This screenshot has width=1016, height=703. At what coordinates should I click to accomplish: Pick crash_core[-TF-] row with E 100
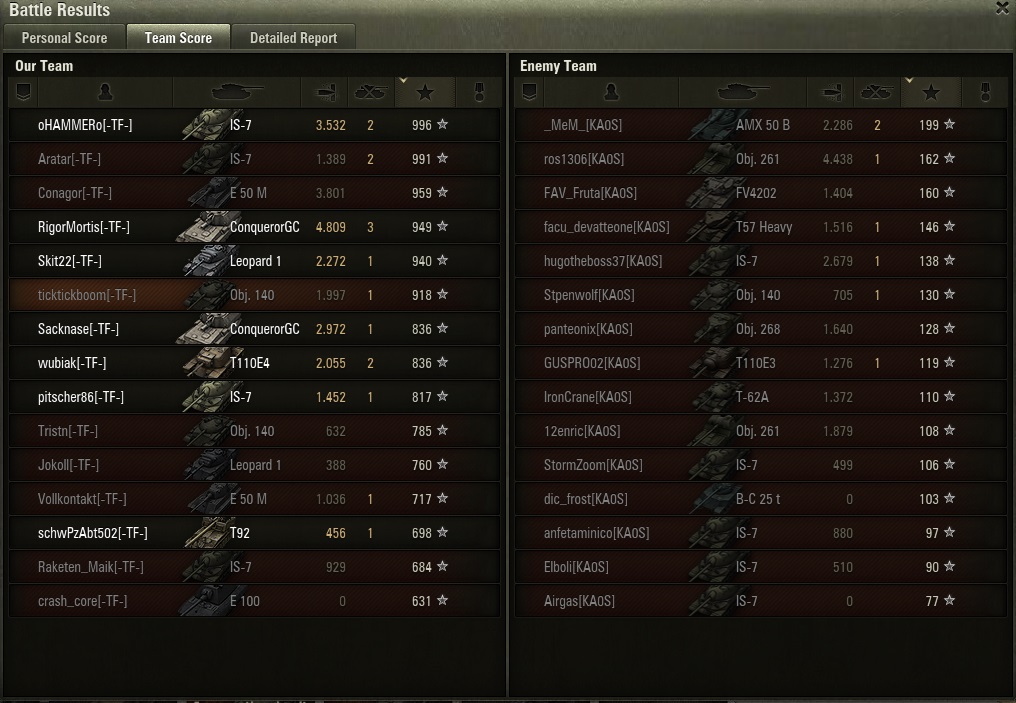coord(83,601)
